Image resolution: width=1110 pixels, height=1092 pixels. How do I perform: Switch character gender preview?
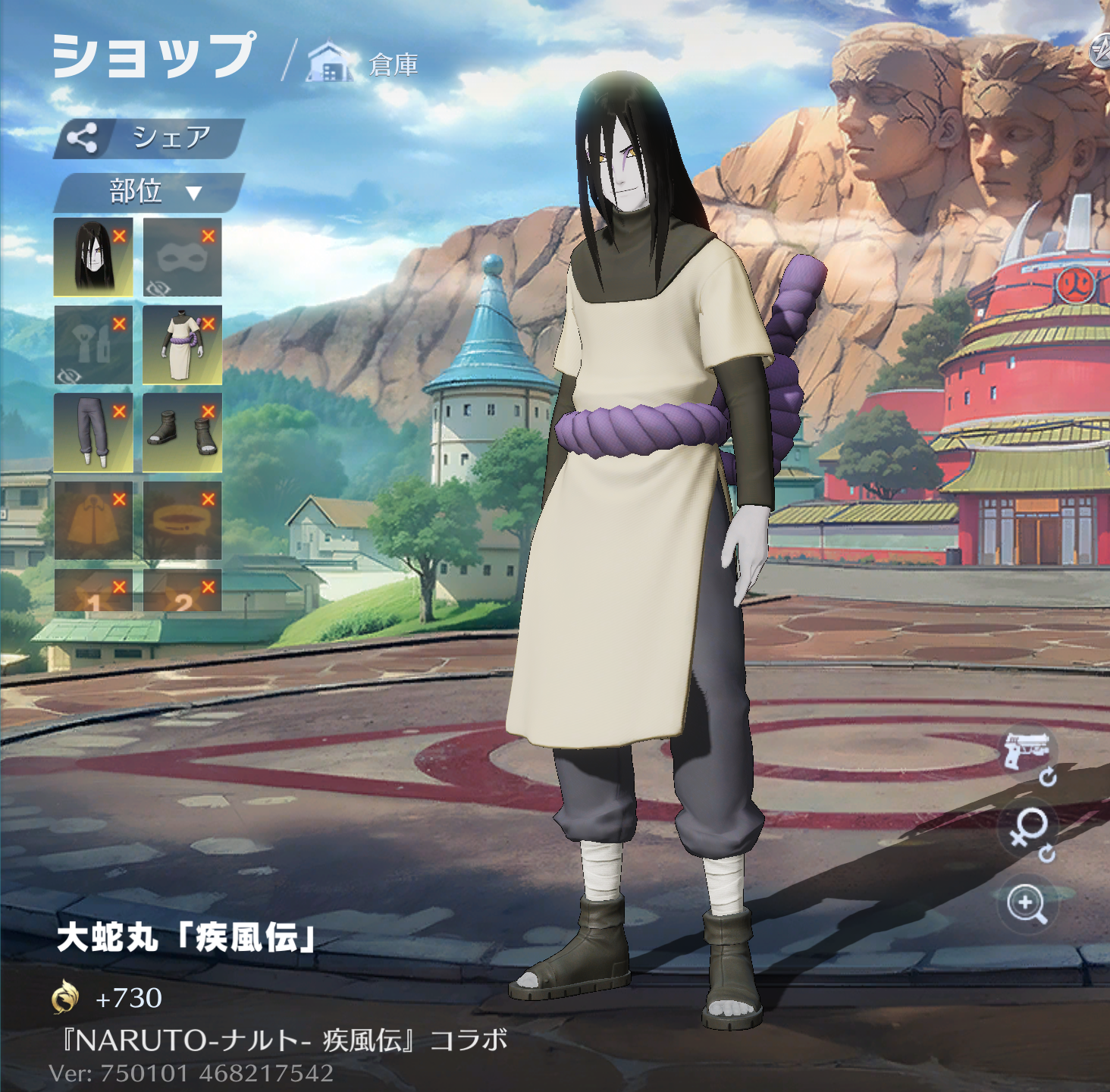click(x=1027, y=830)
